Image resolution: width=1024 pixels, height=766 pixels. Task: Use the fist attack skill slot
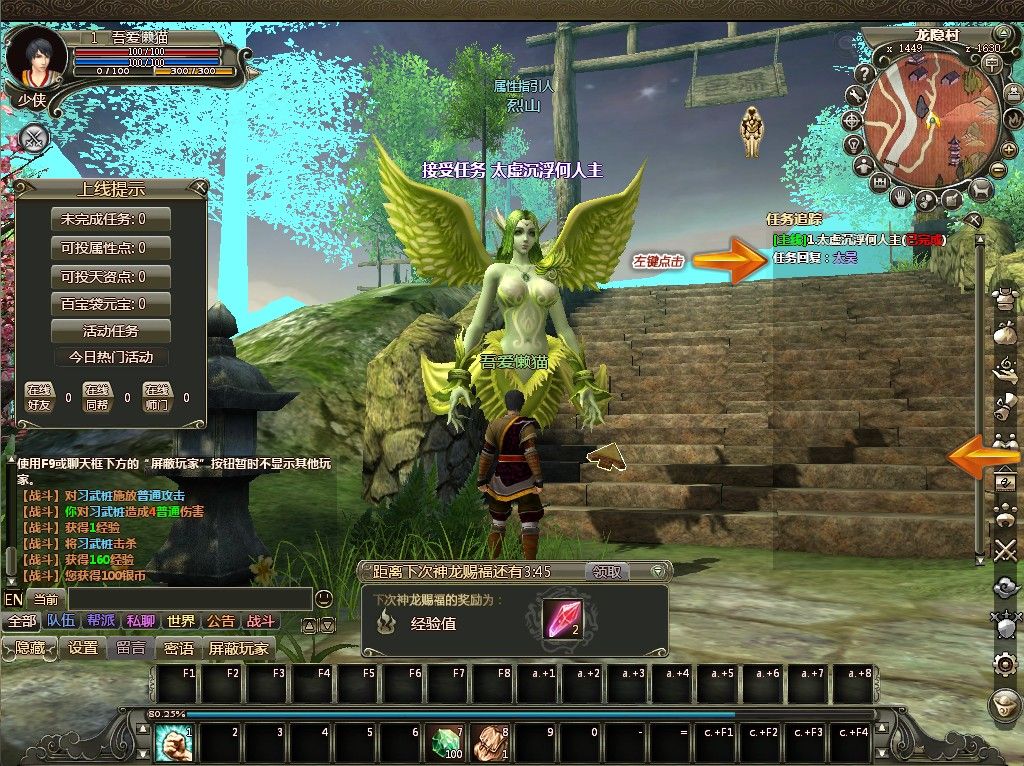[x=171, y=744]
